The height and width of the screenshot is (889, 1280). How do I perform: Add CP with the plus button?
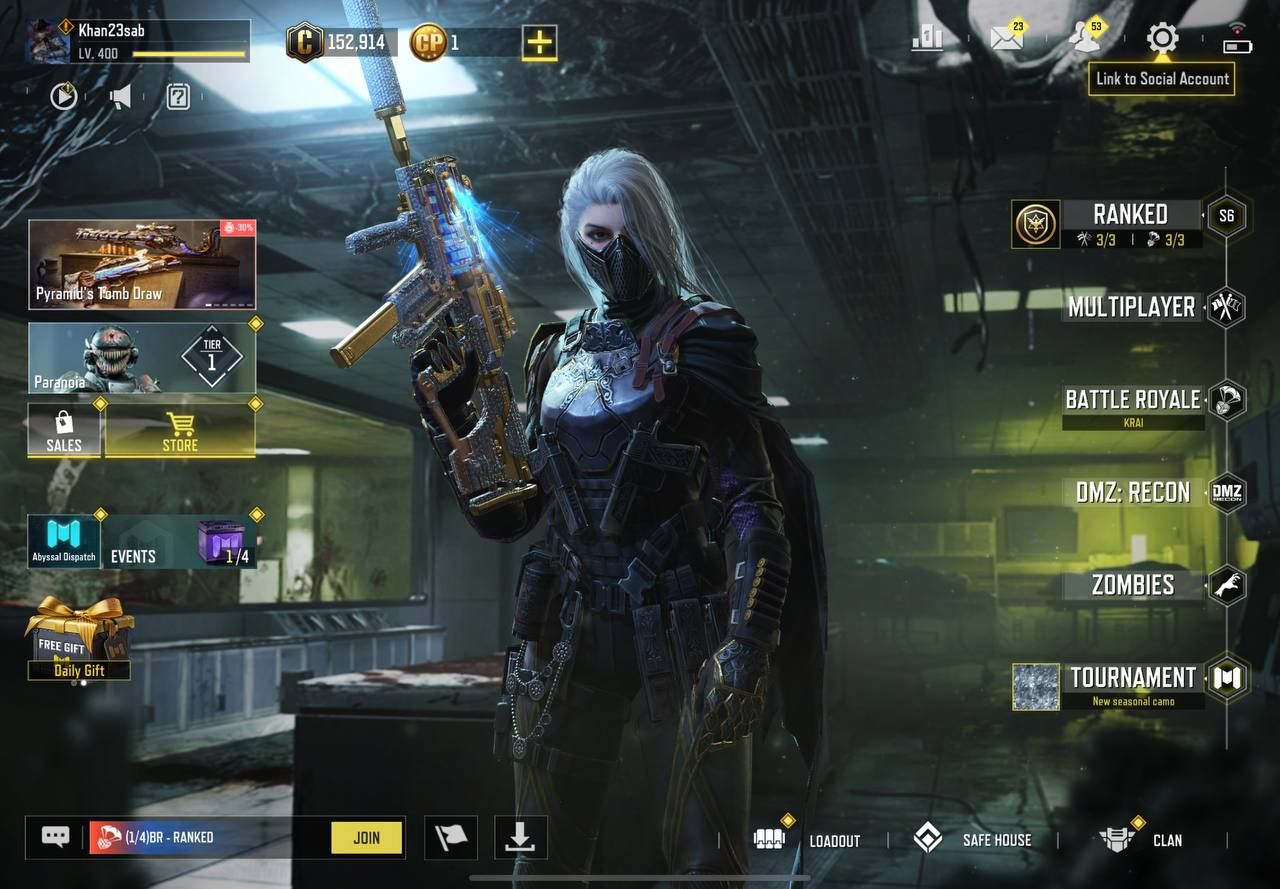click(540, 43)
